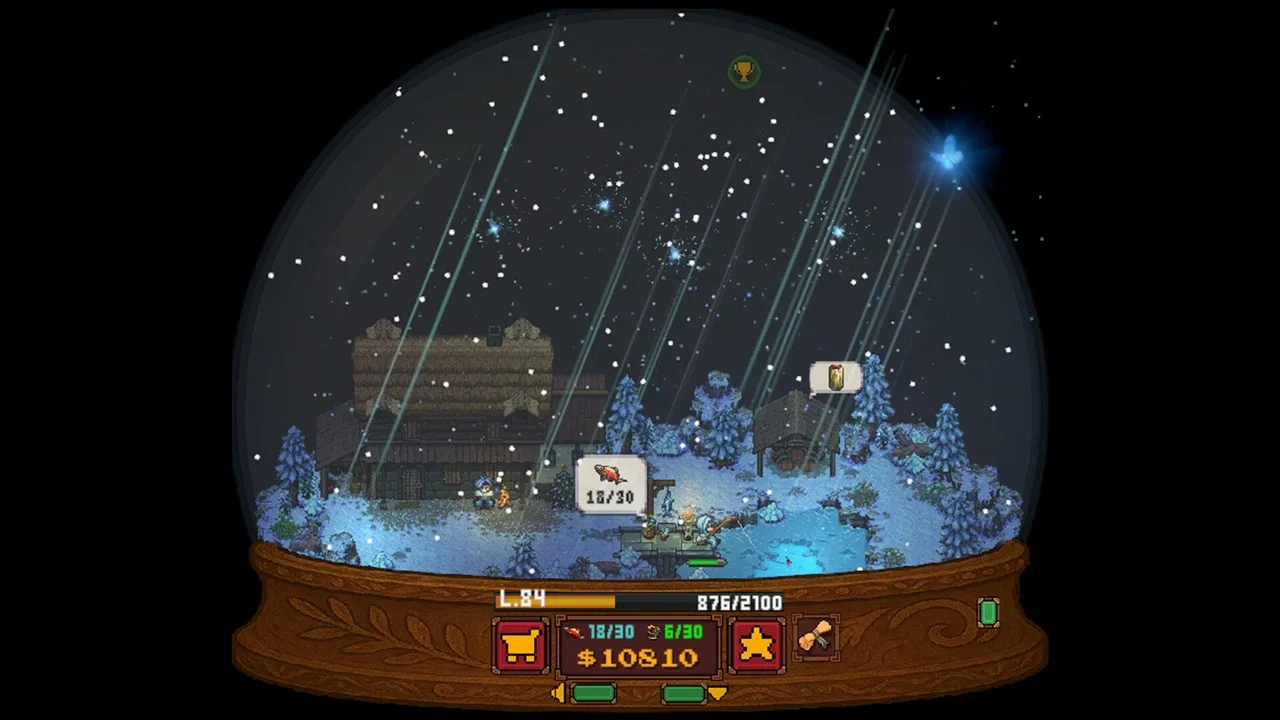The width and height of the screenshot is (1280, 720).
Task: Click the green button beside the down arrow
Action: (684, 693)
